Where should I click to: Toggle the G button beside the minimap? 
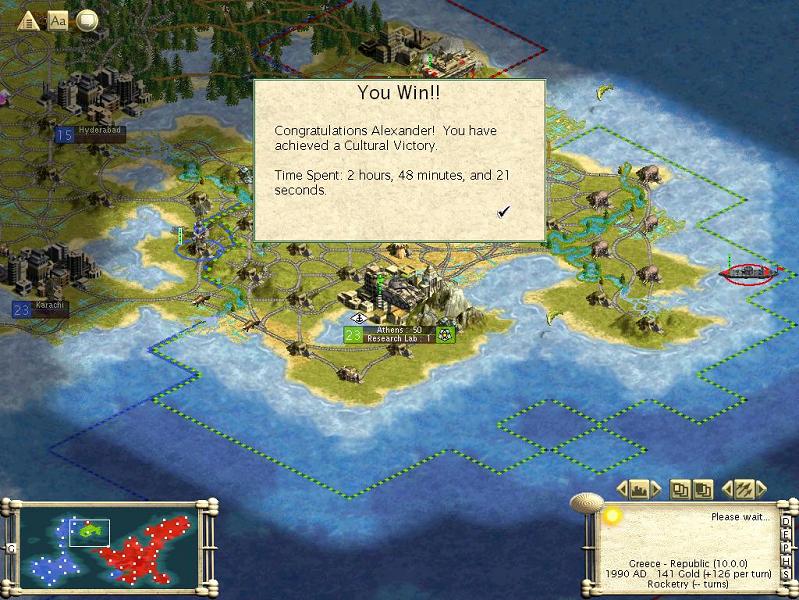pos(11,548)
